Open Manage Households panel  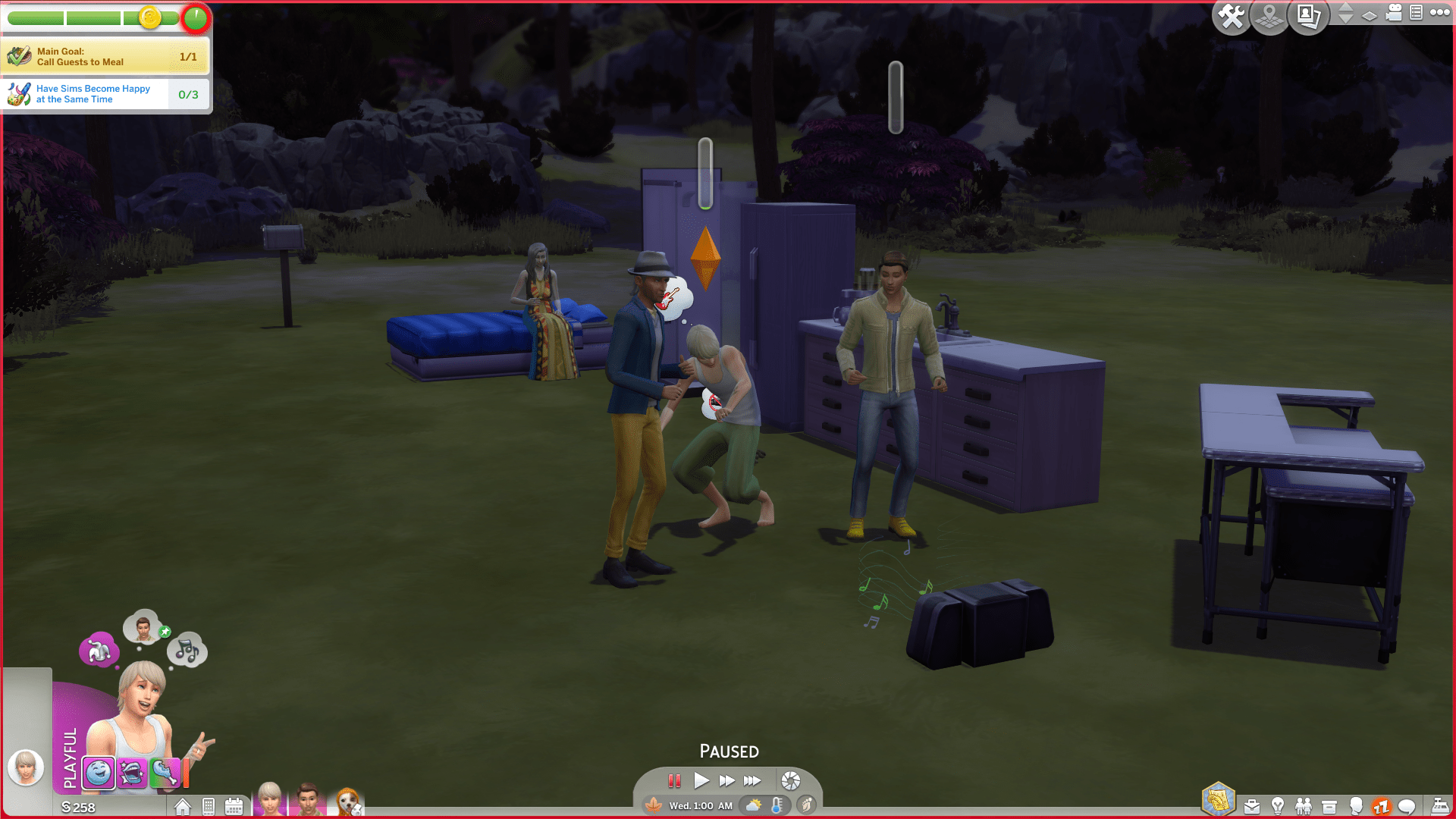click(x=1309, y=17)
